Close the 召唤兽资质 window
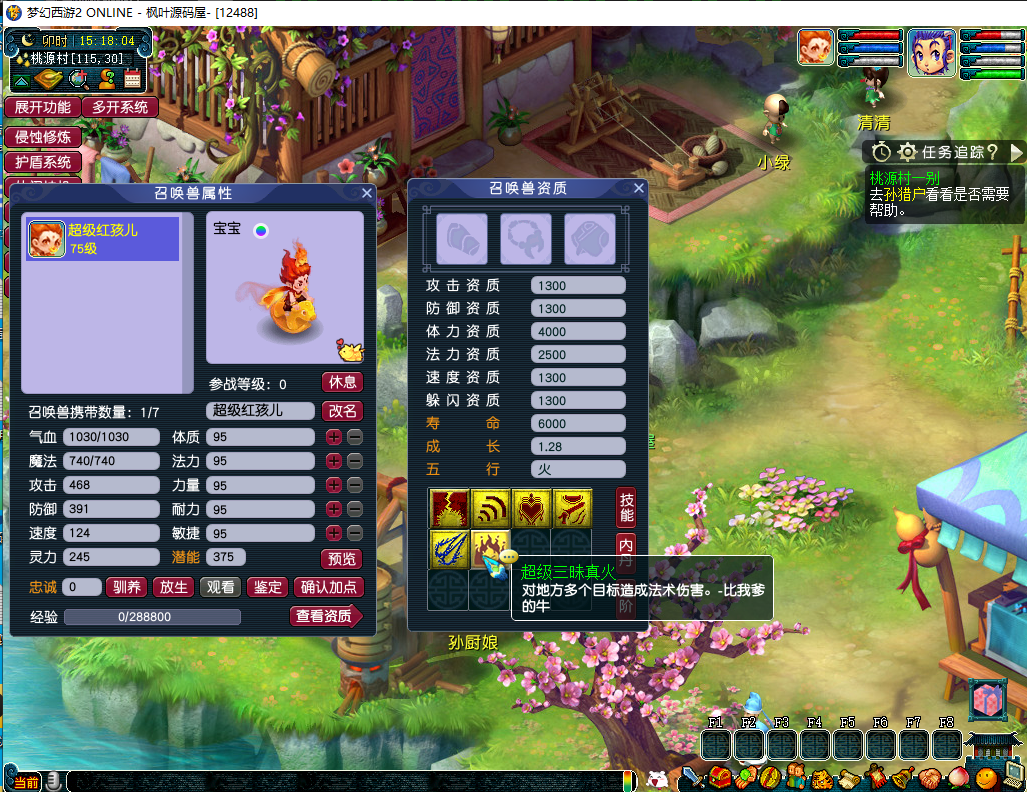The width and height of the screenshot is (1027, 792). (639, 188)
